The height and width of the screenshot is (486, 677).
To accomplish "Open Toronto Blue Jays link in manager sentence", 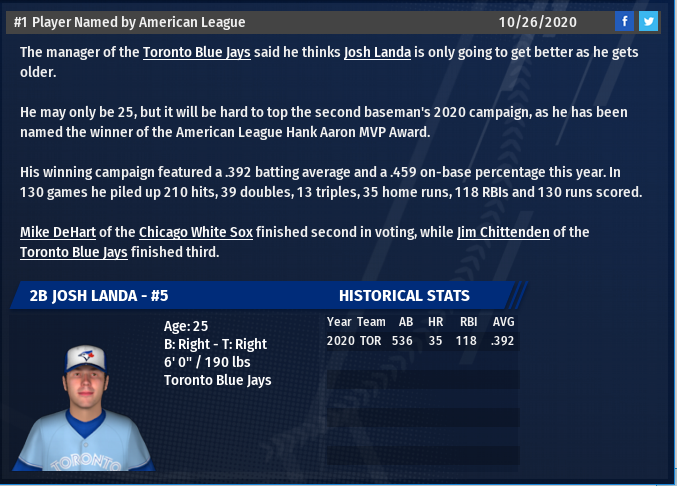I will point(198,52).
